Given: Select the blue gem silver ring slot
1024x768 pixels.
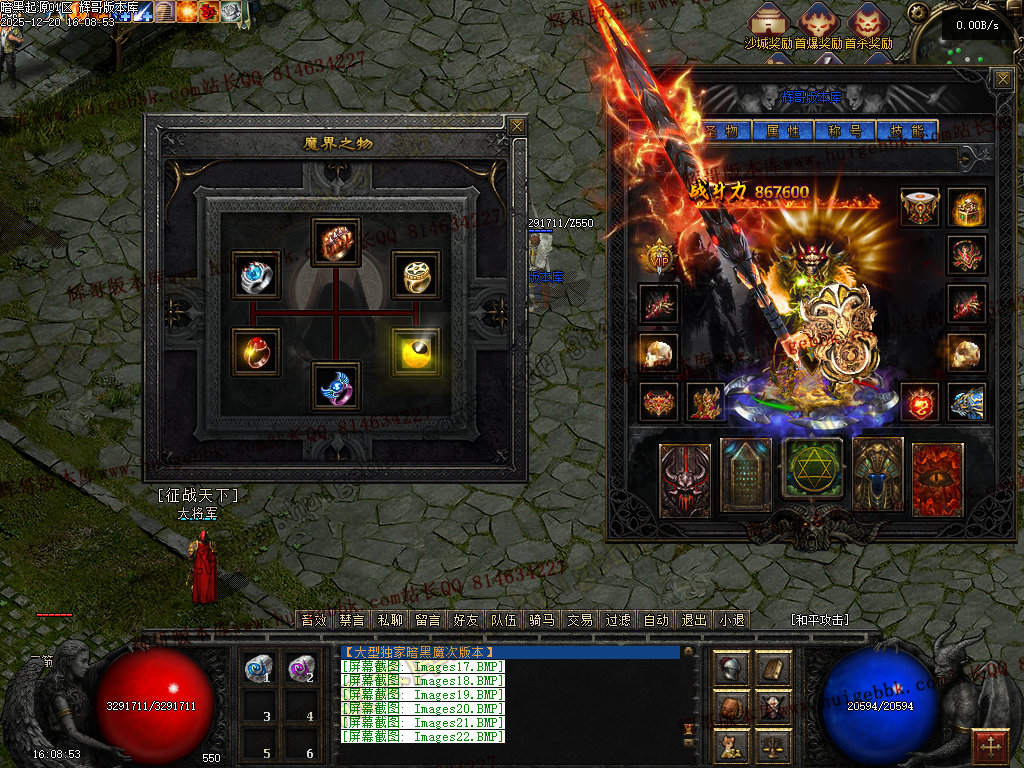Looking at the screenshot, I should (256, 275).
